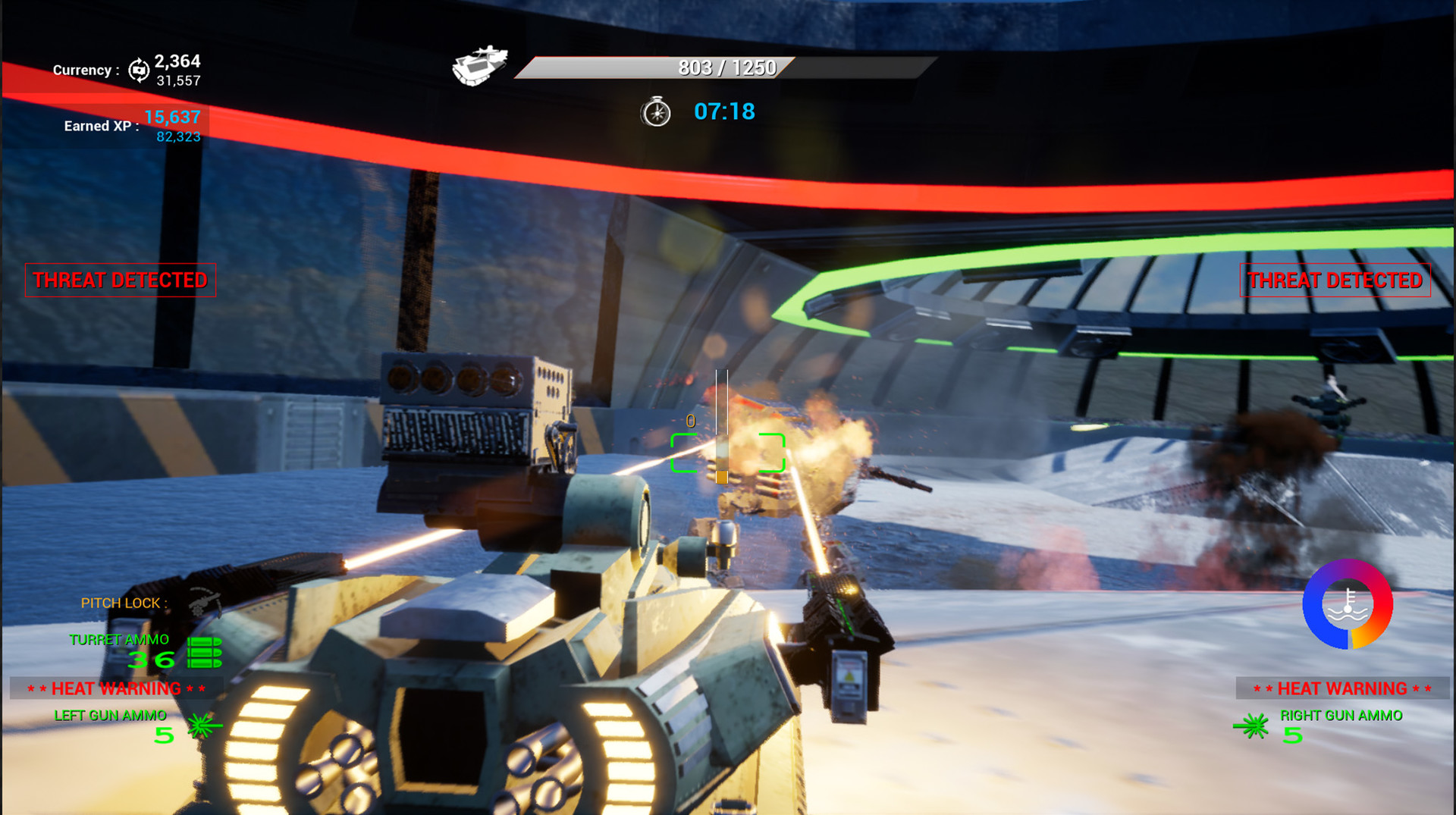1456x815 pixels.
Task: Toggle the PITCH LOCK setting
Action: [122, 603]
